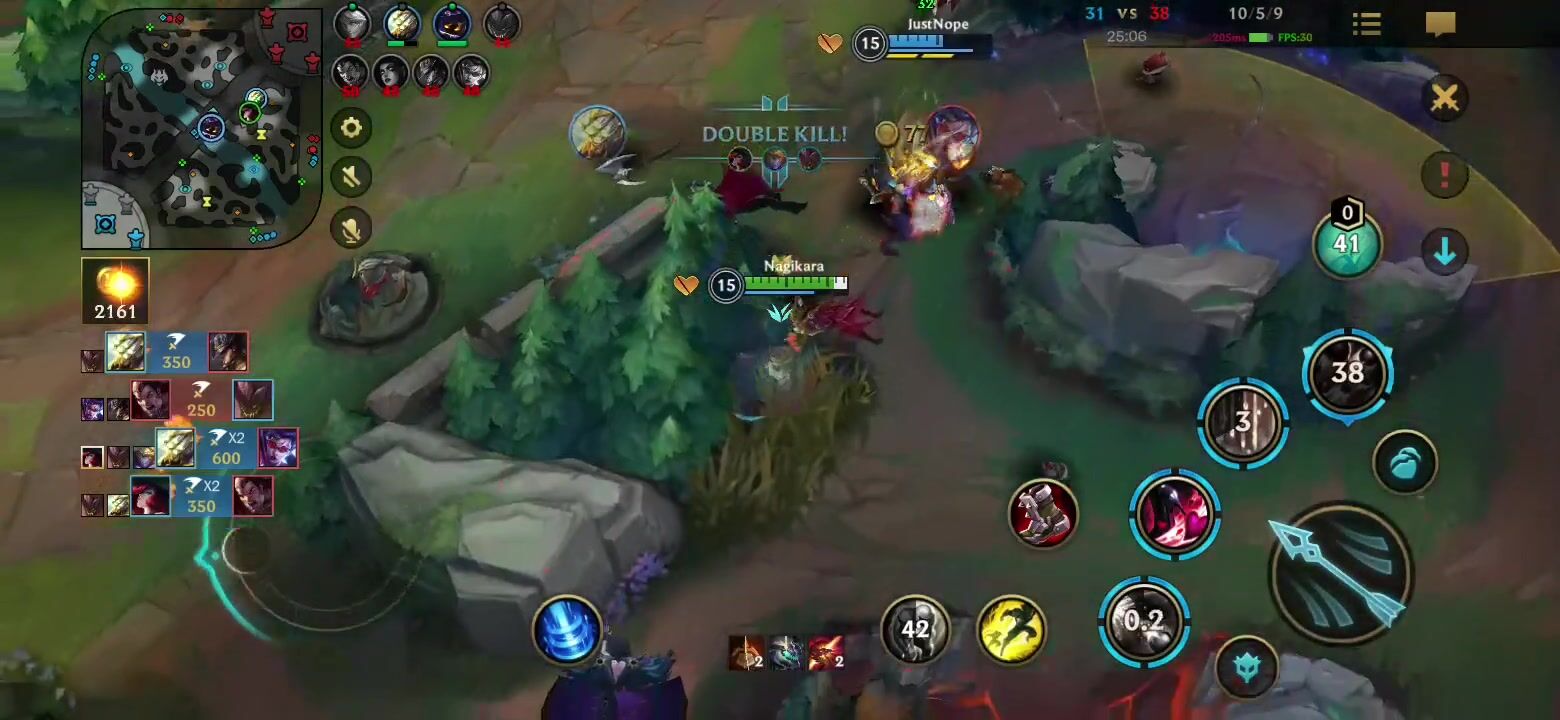Cast the yellow Flash summoner spell

pos(1011,629)
